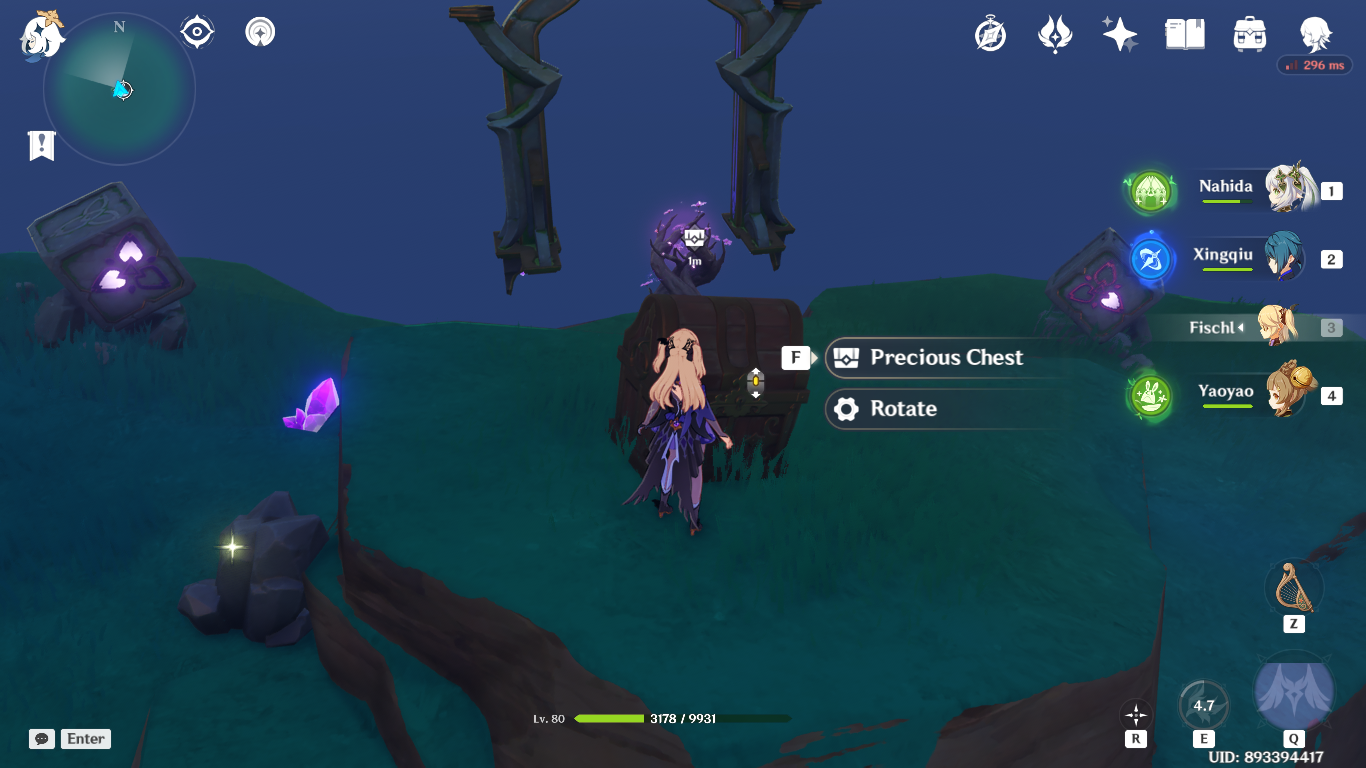Screen dimensions: 1366x768
Task: Open the Inventory backpack icon
Action: 1249,33
